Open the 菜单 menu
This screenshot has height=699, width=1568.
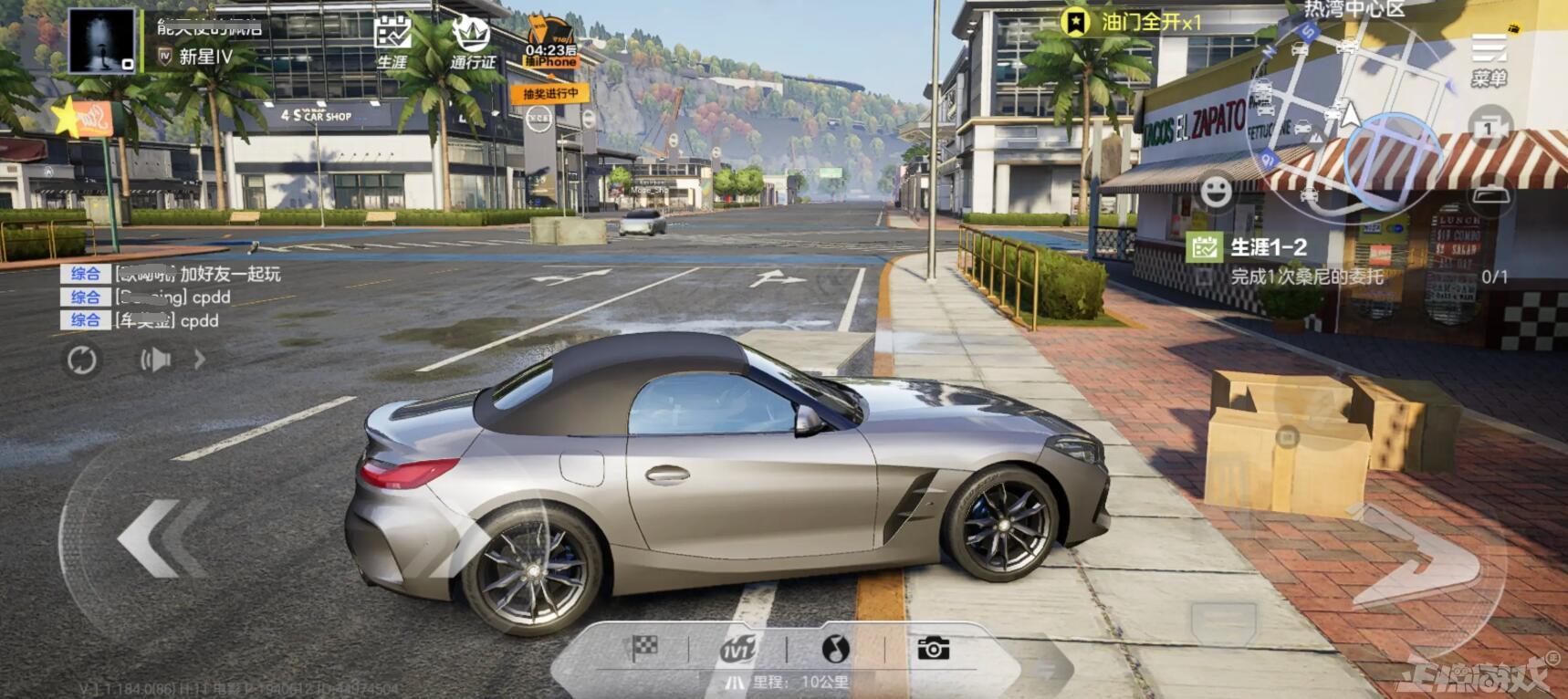pos(1489,60)
